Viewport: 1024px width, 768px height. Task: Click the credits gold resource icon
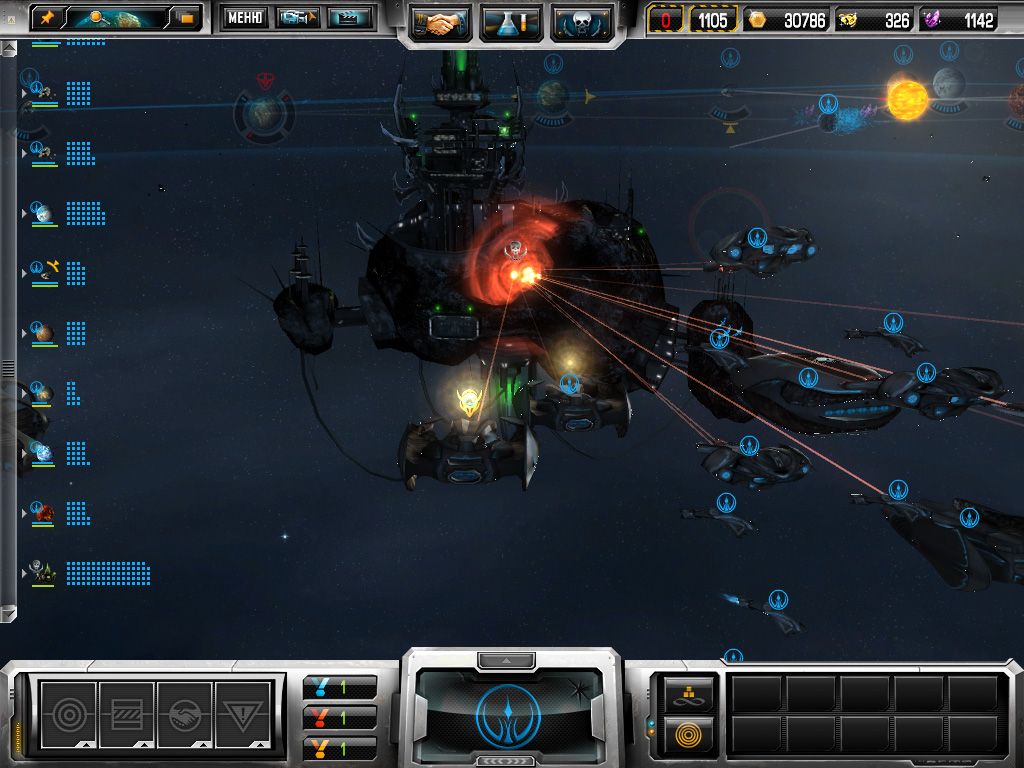tap(756, 20)
